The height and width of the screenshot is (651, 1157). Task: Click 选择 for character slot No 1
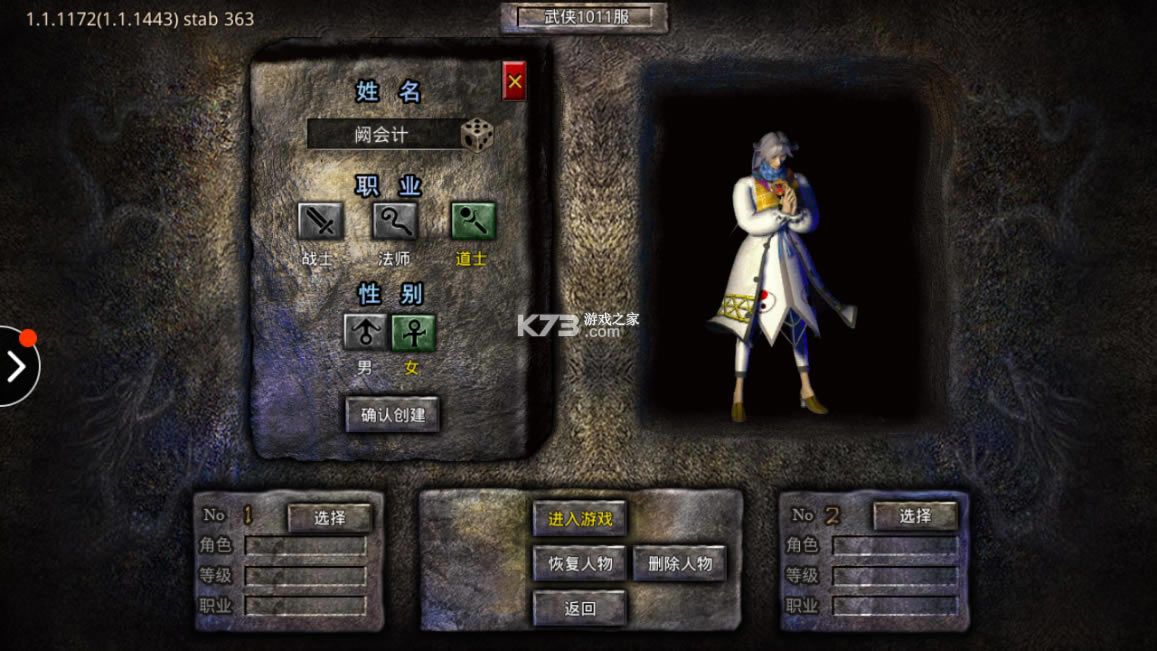coord(330,517)
